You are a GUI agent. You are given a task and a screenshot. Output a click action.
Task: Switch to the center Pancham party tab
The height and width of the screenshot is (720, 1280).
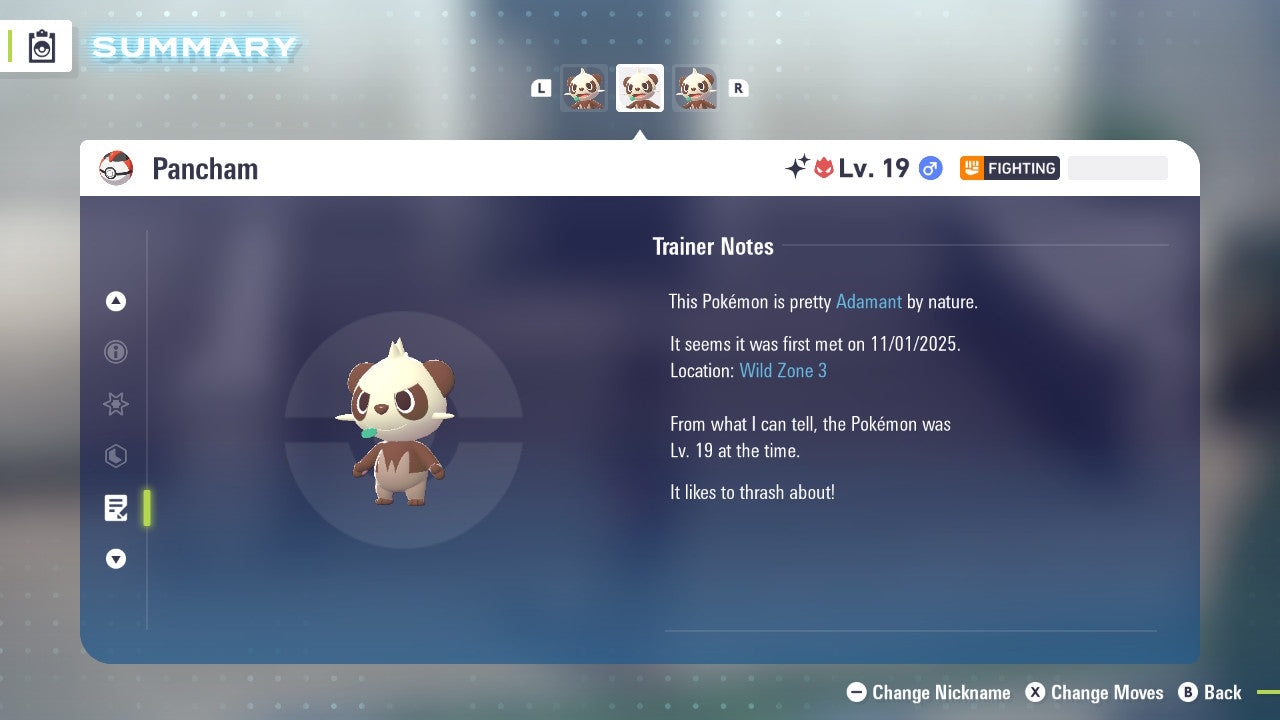(640, 88)
